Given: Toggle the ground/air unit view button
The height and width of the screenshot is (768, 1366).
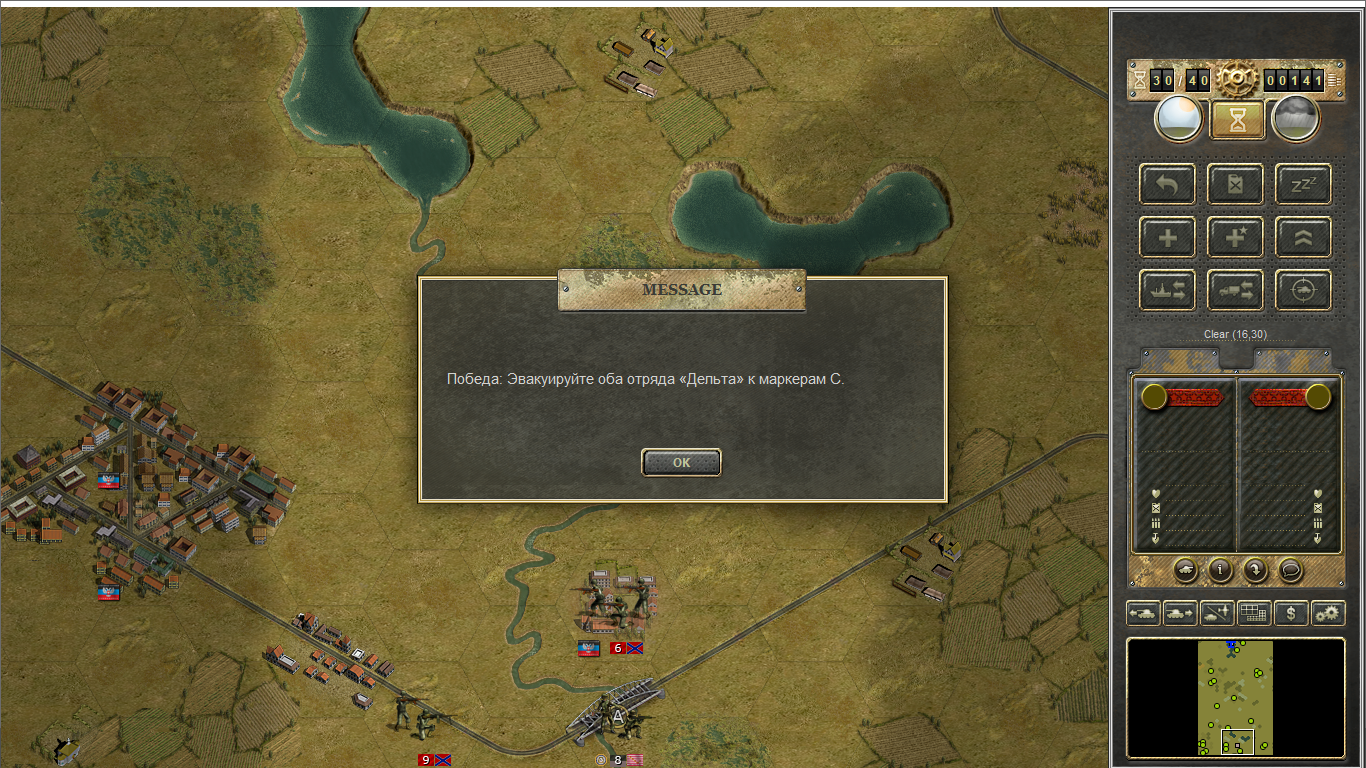Looking at the screenshot, I should coord(1217,613).
